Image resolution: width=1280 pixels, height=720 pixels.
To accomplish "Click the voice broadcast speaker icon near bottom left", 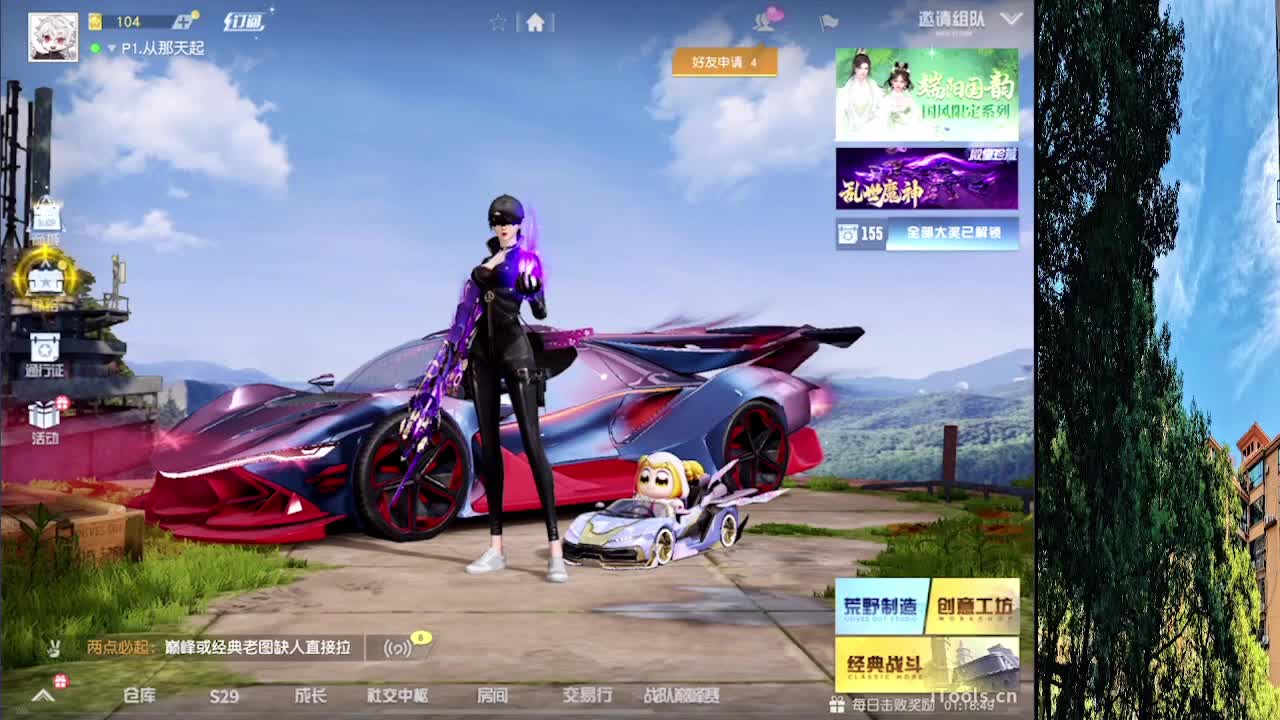I will [x=396, y=648].
